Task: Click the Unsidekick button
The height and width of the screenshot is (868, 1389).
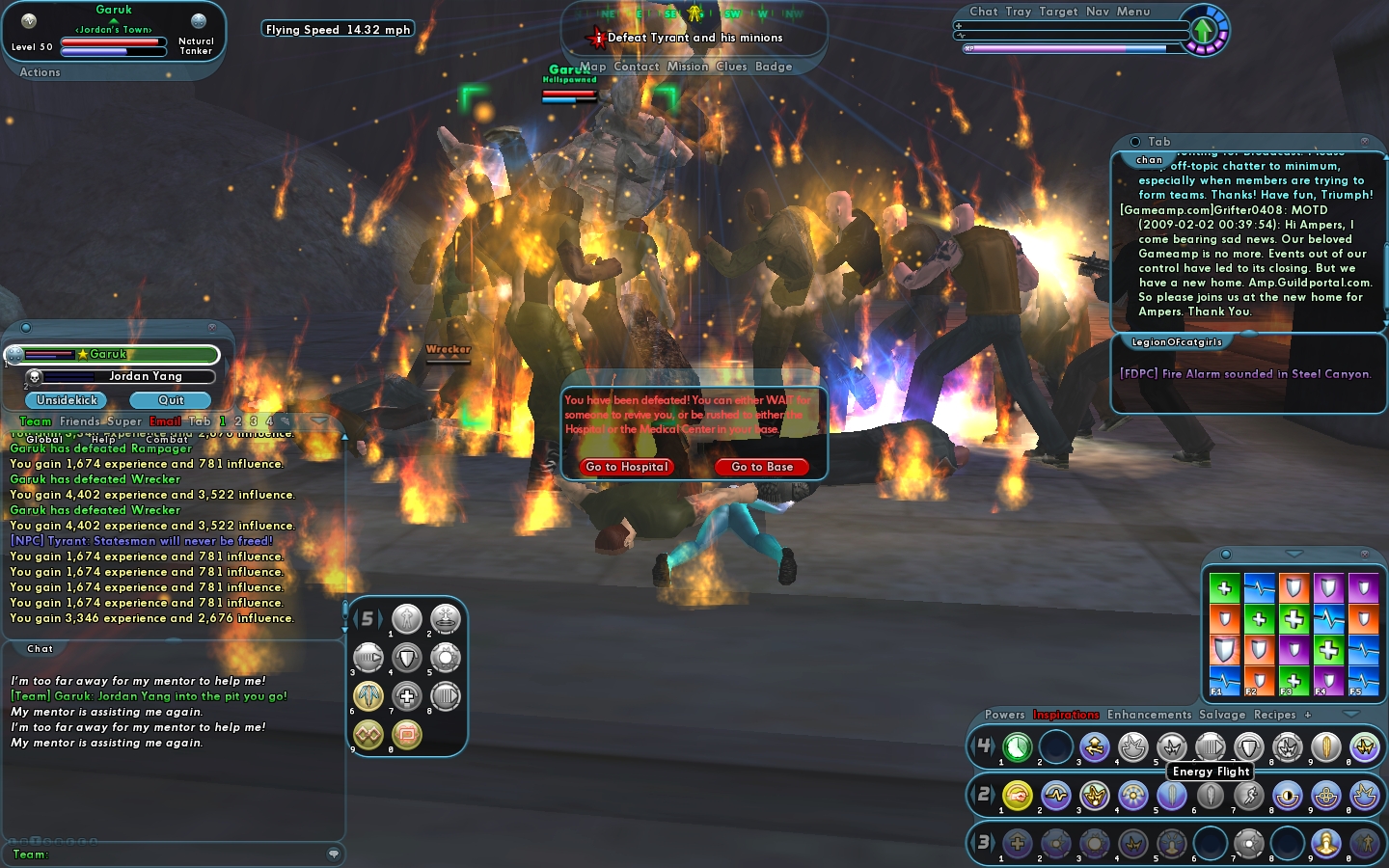Action: coord(68,400)
